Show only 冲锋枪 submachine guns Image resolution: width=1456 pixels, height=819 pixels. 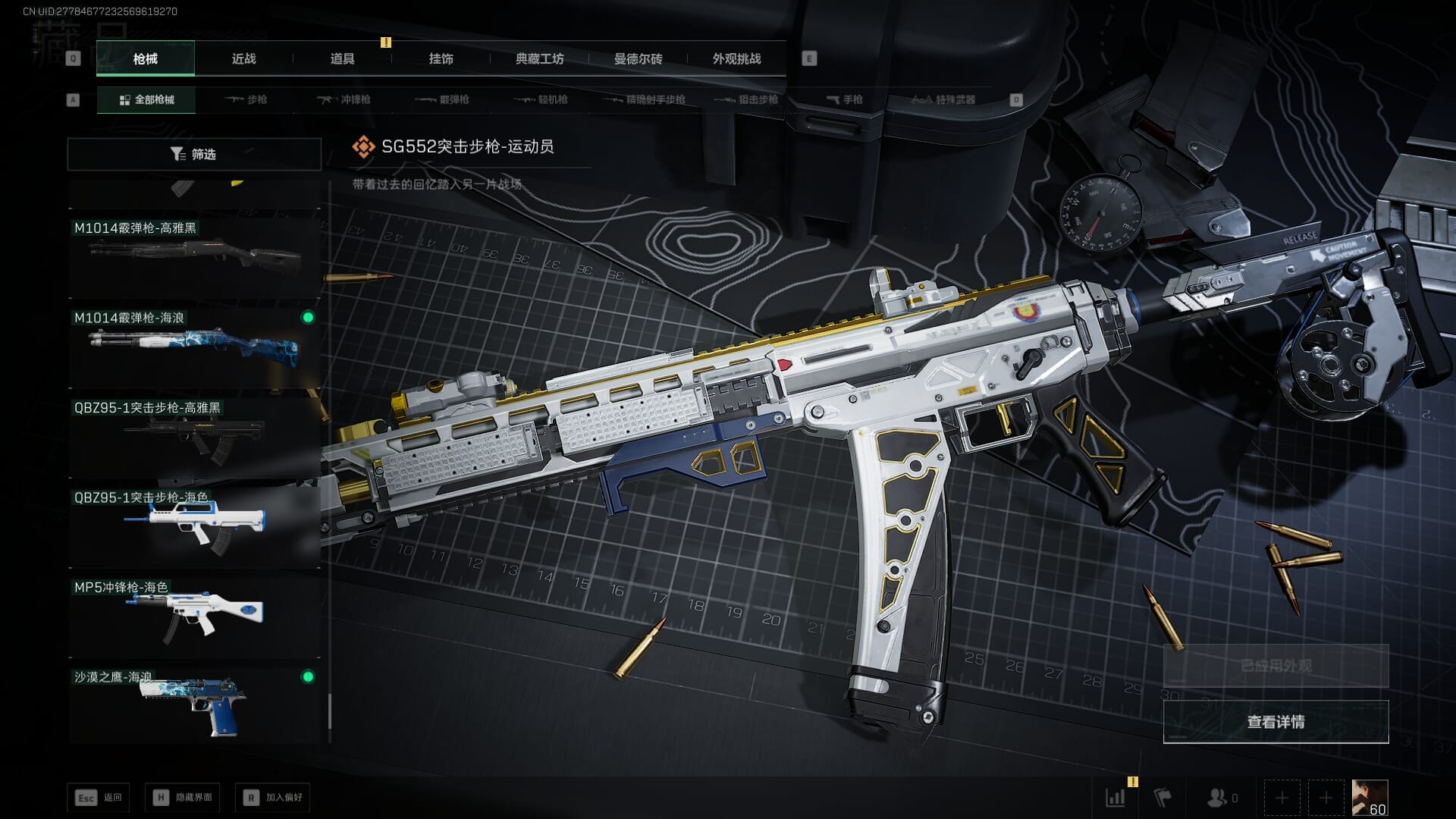344,99
